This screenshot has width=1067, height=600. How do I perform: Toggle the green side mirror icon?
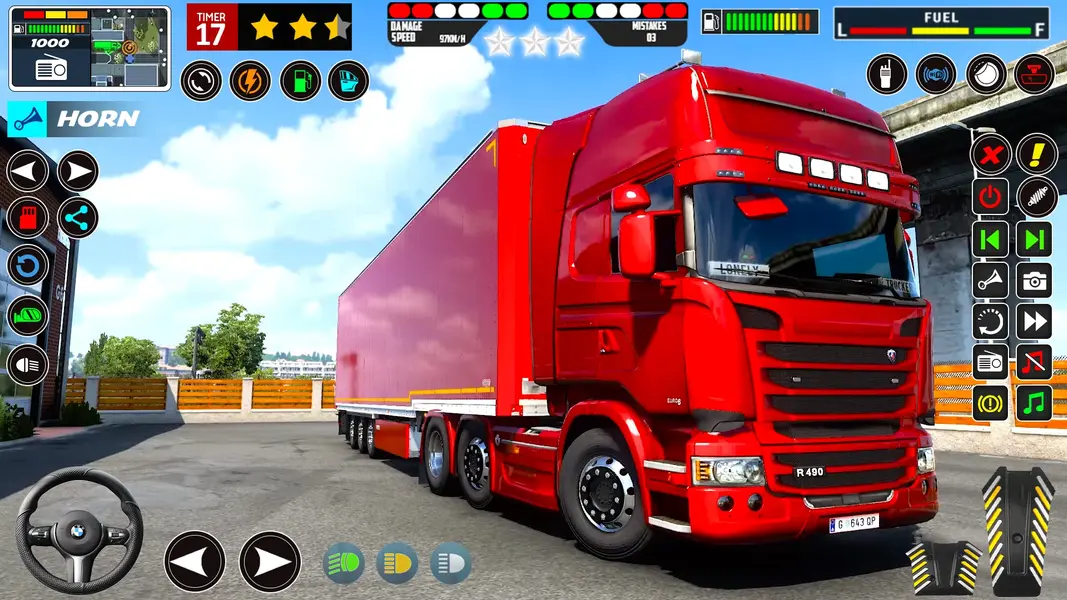(28, 316)
